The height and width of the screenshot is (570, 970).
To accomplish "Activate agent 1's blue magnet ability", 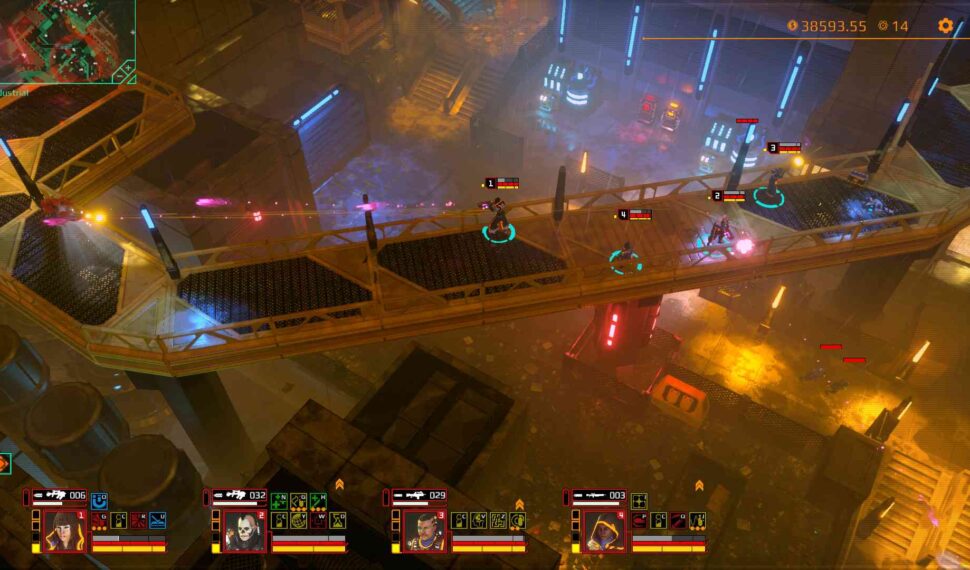I will [99, 500].
